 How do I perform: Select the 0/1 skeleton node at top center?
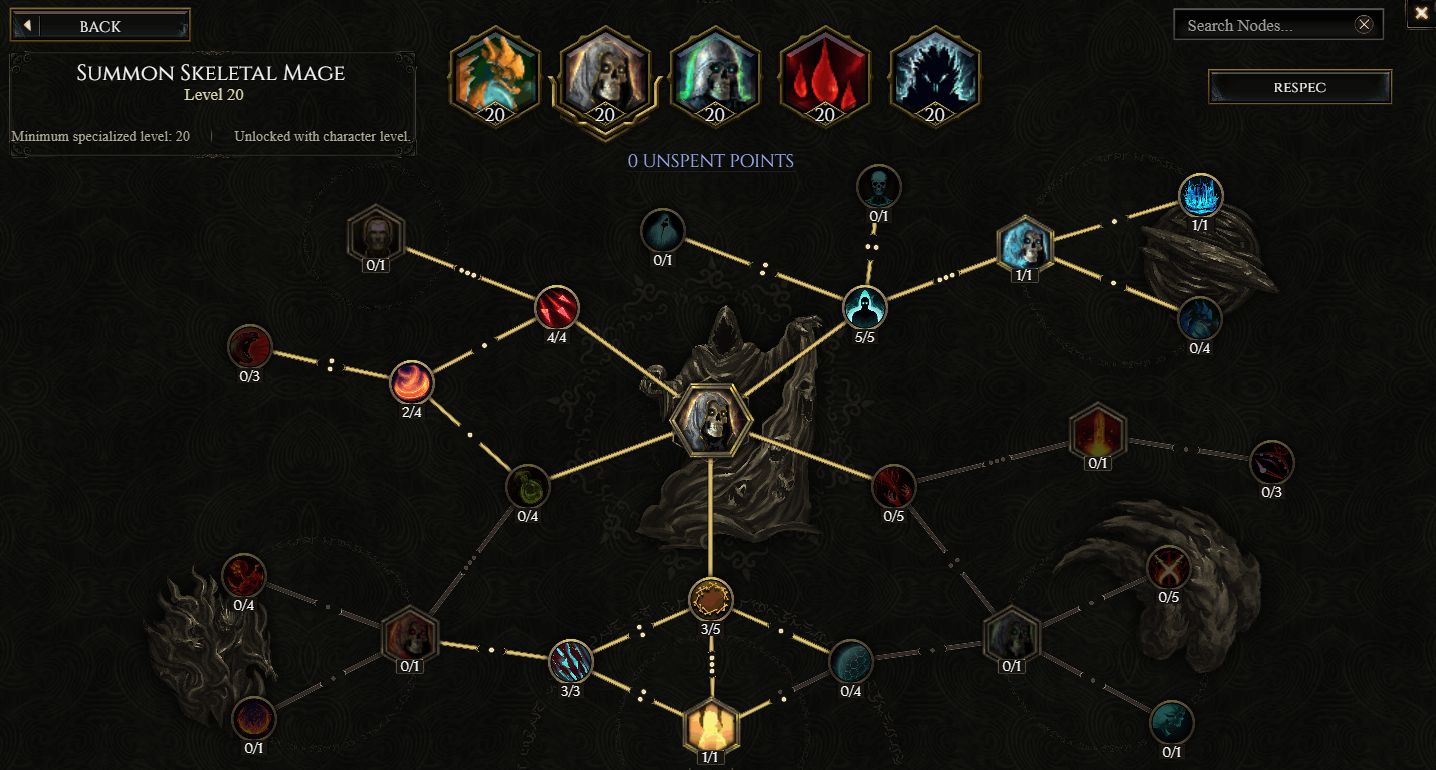coord(877,186)
